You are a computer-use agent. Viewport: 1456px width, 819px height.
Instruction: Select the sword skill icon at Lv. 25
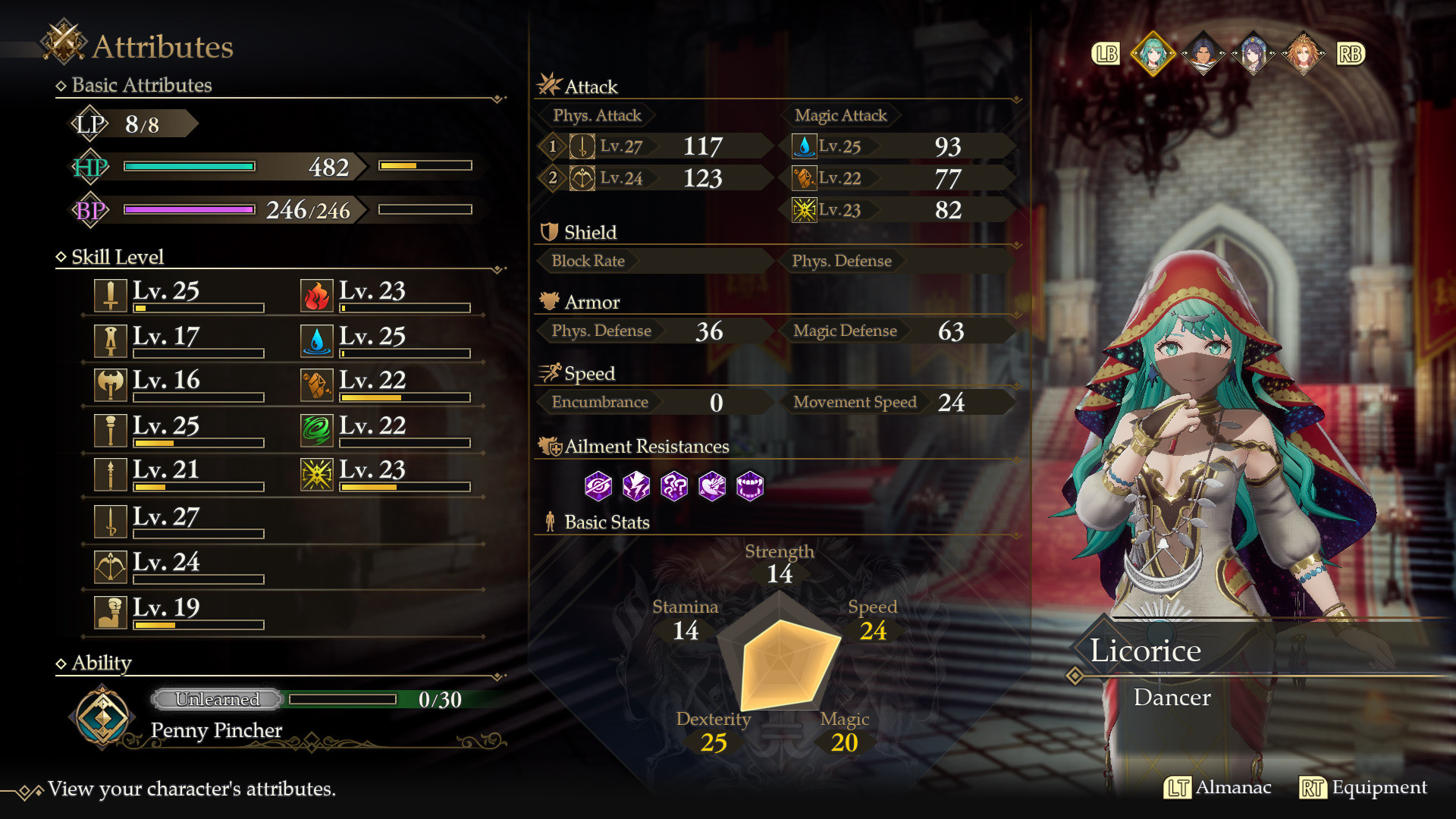pos(111,295)
